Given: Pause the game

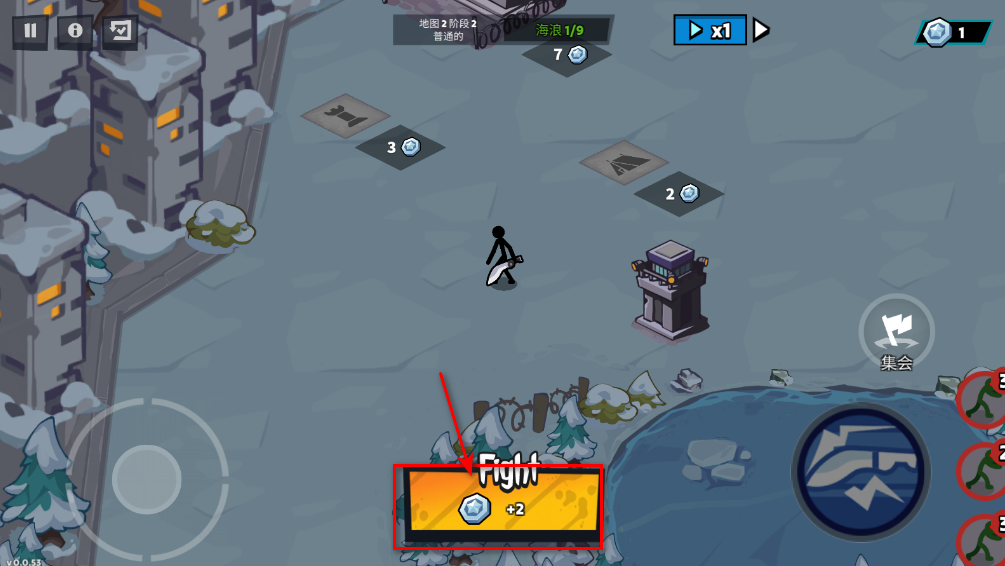Looking at the screenshot, I should pyautogui.click(x=30, y=31).
